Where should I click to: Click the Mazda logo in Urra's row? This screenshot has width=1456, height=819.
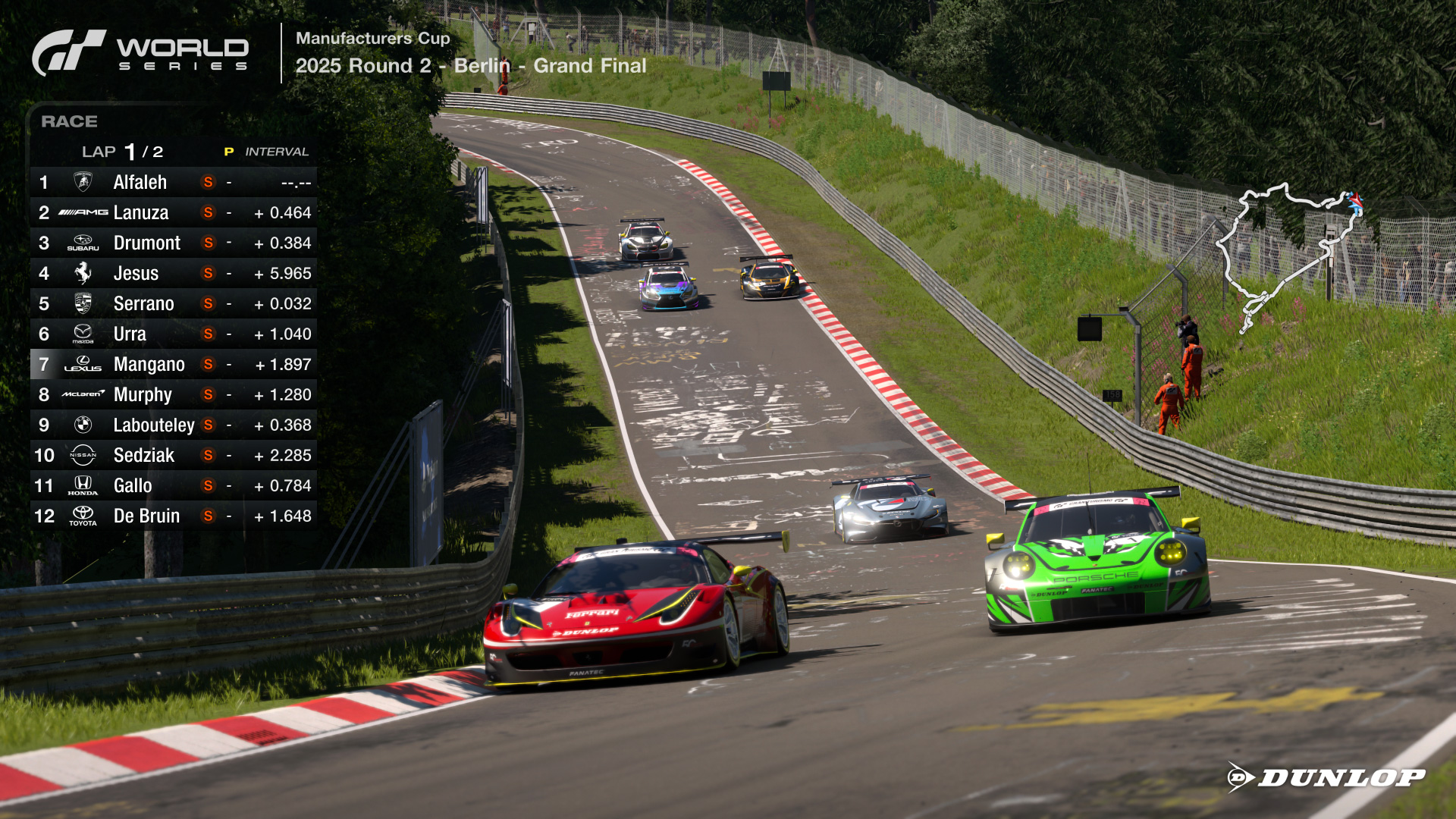point(82,334)
